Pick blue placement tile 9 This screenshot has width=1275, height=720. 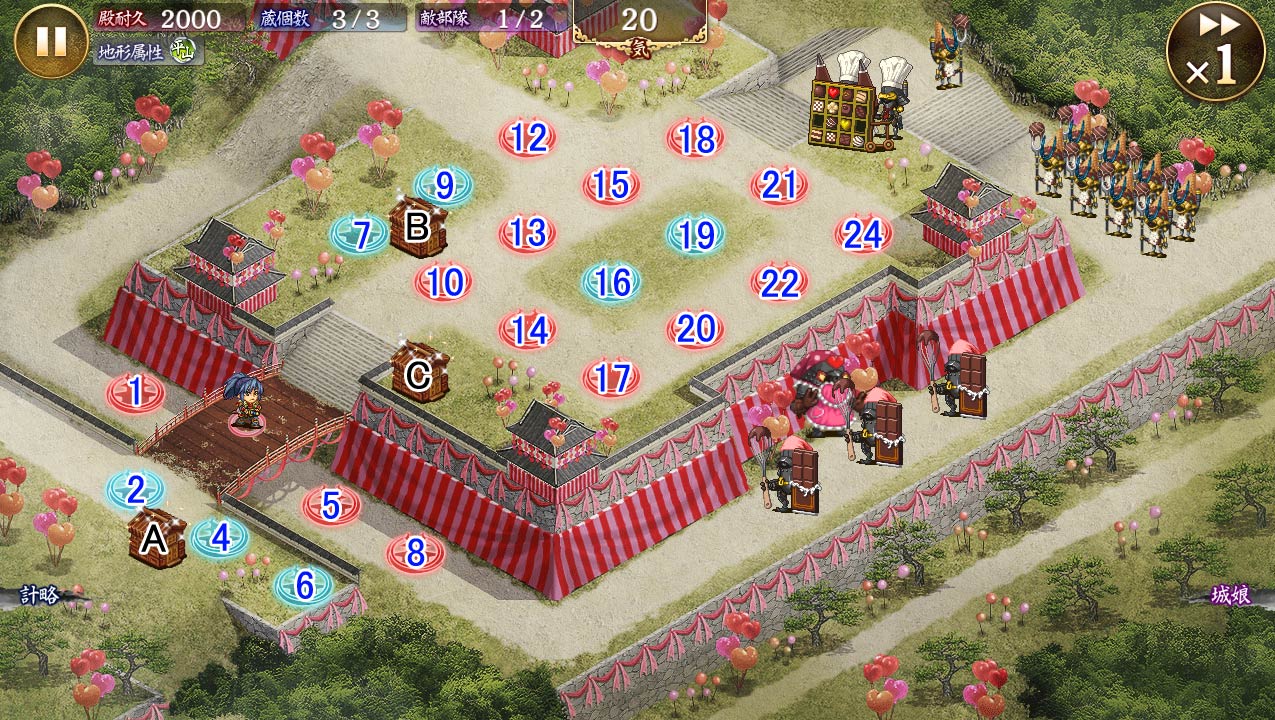pyautogui.click(x=444, y=186)
